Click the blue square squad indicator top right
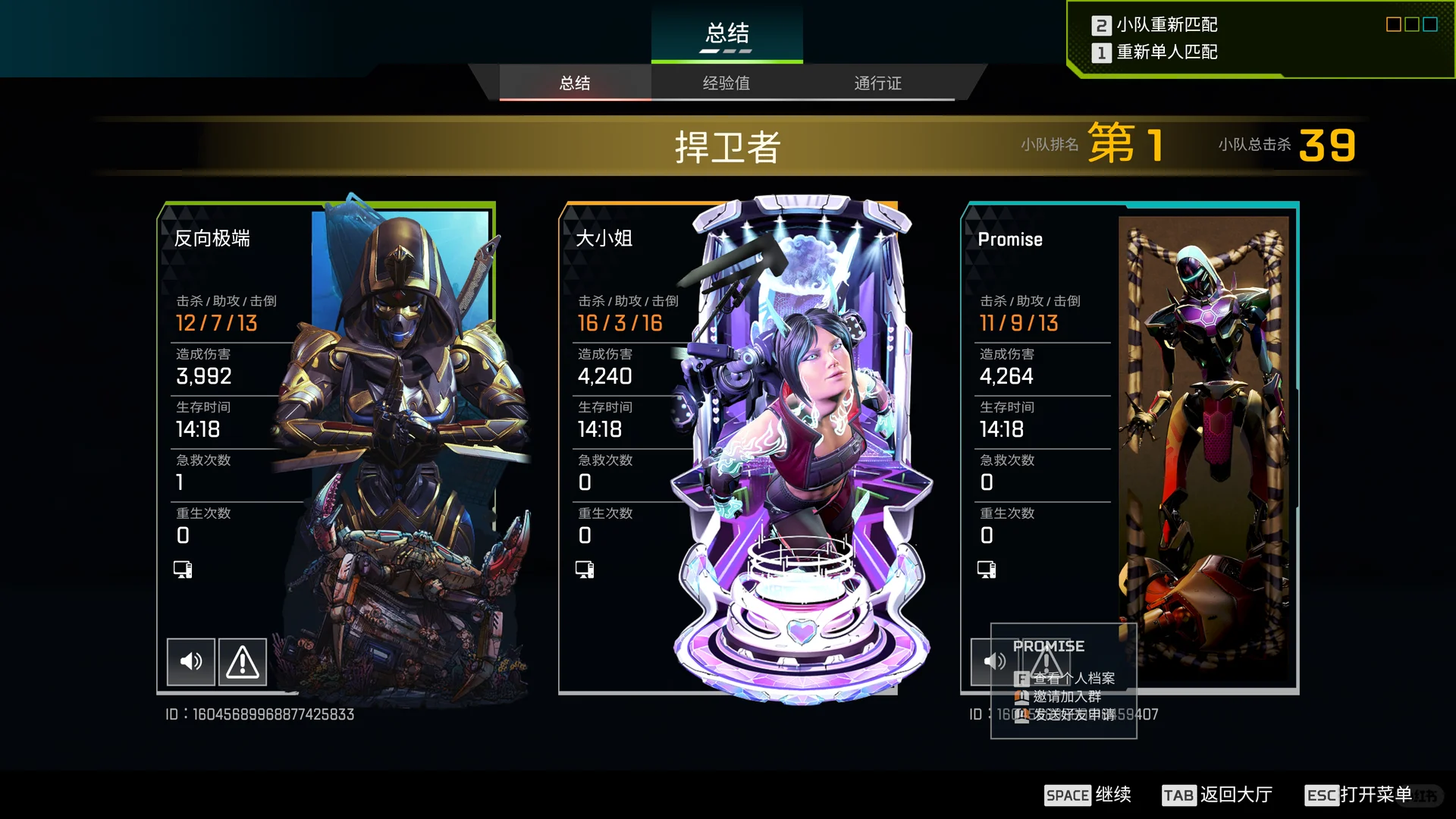Screen dimensions: 1456x819 point(1429,24)
